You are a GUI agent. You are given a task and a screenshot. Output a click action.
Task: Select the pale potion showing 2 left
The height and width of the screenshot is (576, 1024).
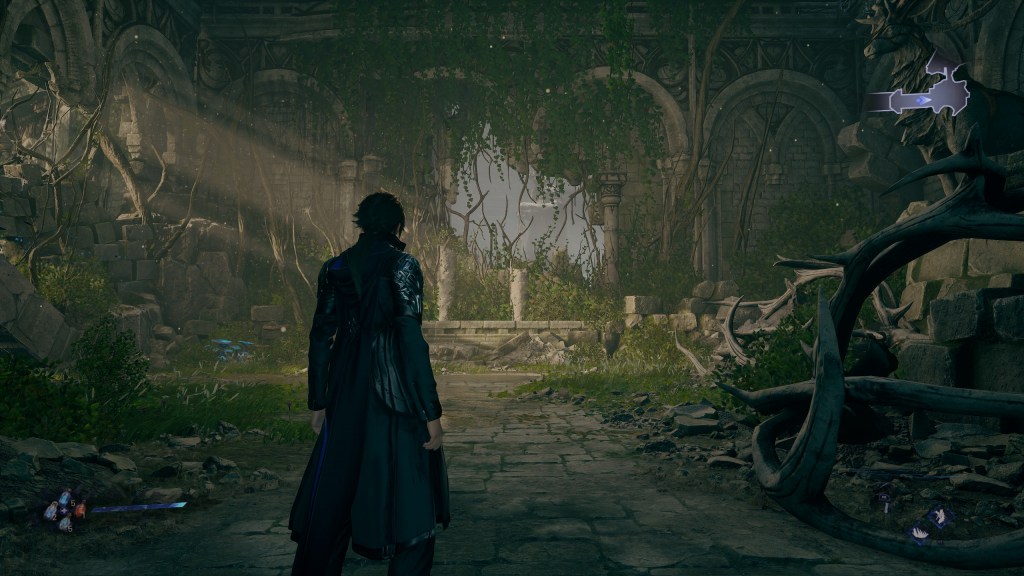pyautogui.click(x=51, y=511)
